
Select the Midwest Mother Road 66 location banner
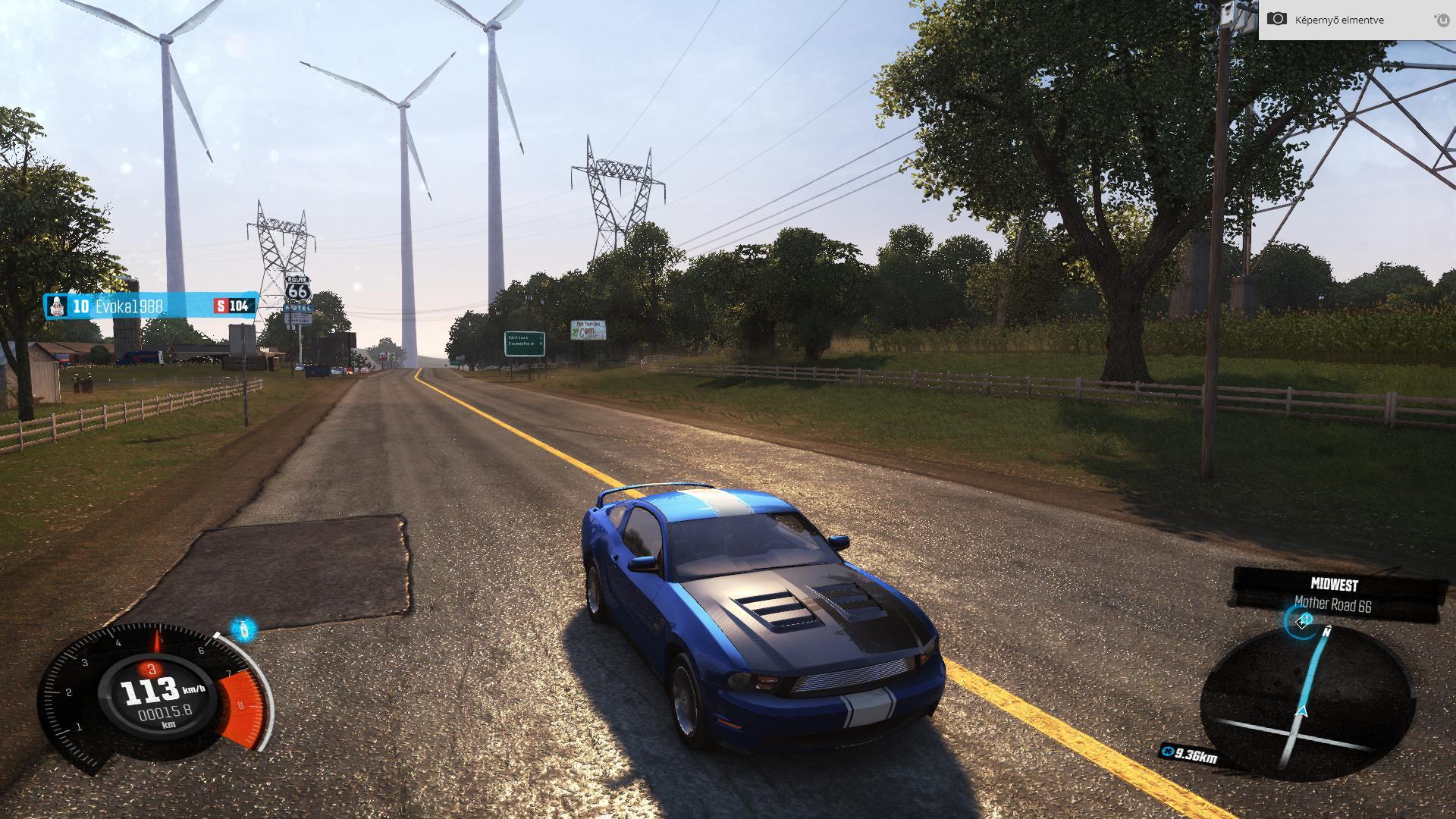point(1335,595)
